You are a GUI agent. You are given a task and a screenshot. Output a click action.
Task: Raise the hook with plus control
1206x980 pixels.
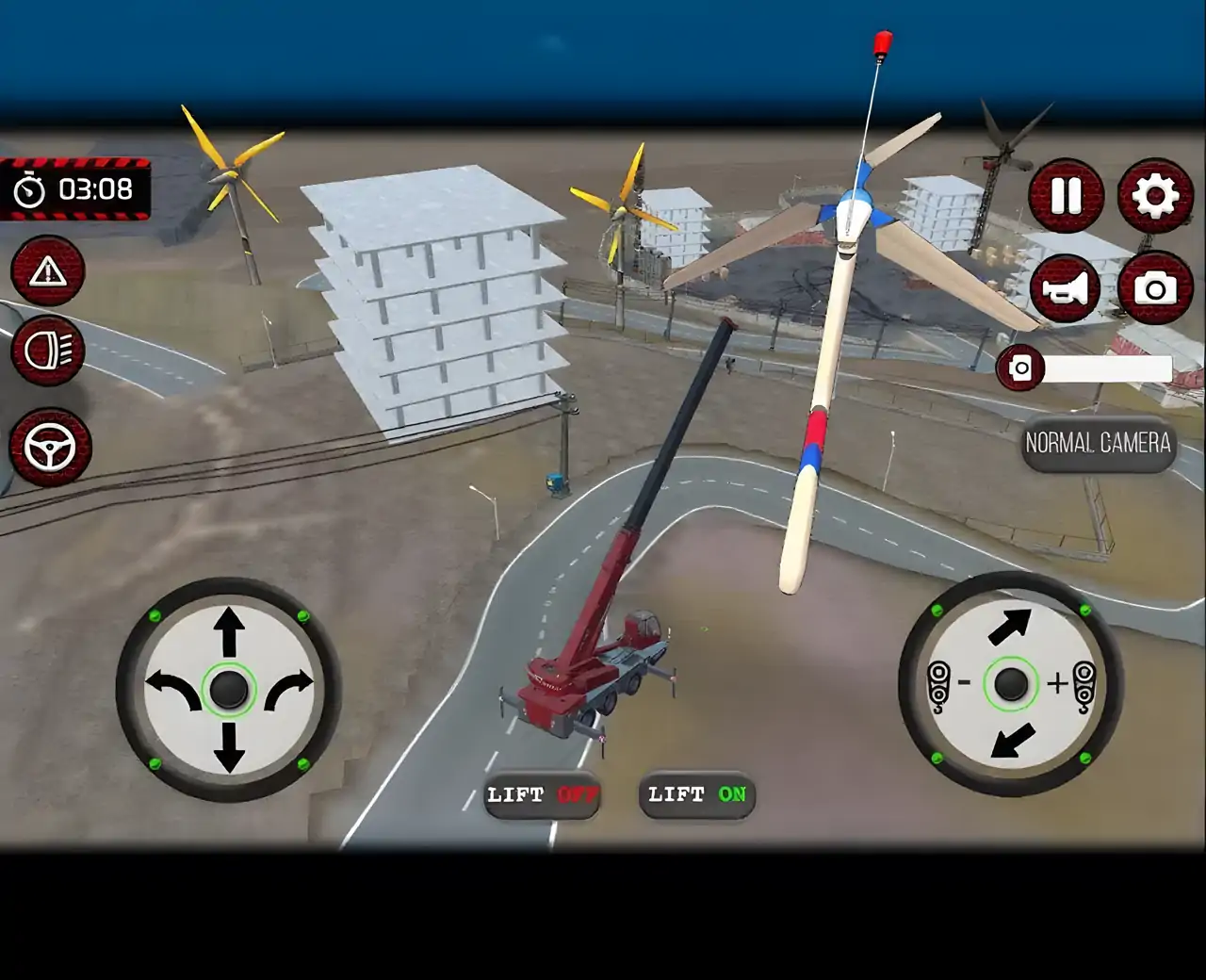[x=1074, y=683]
